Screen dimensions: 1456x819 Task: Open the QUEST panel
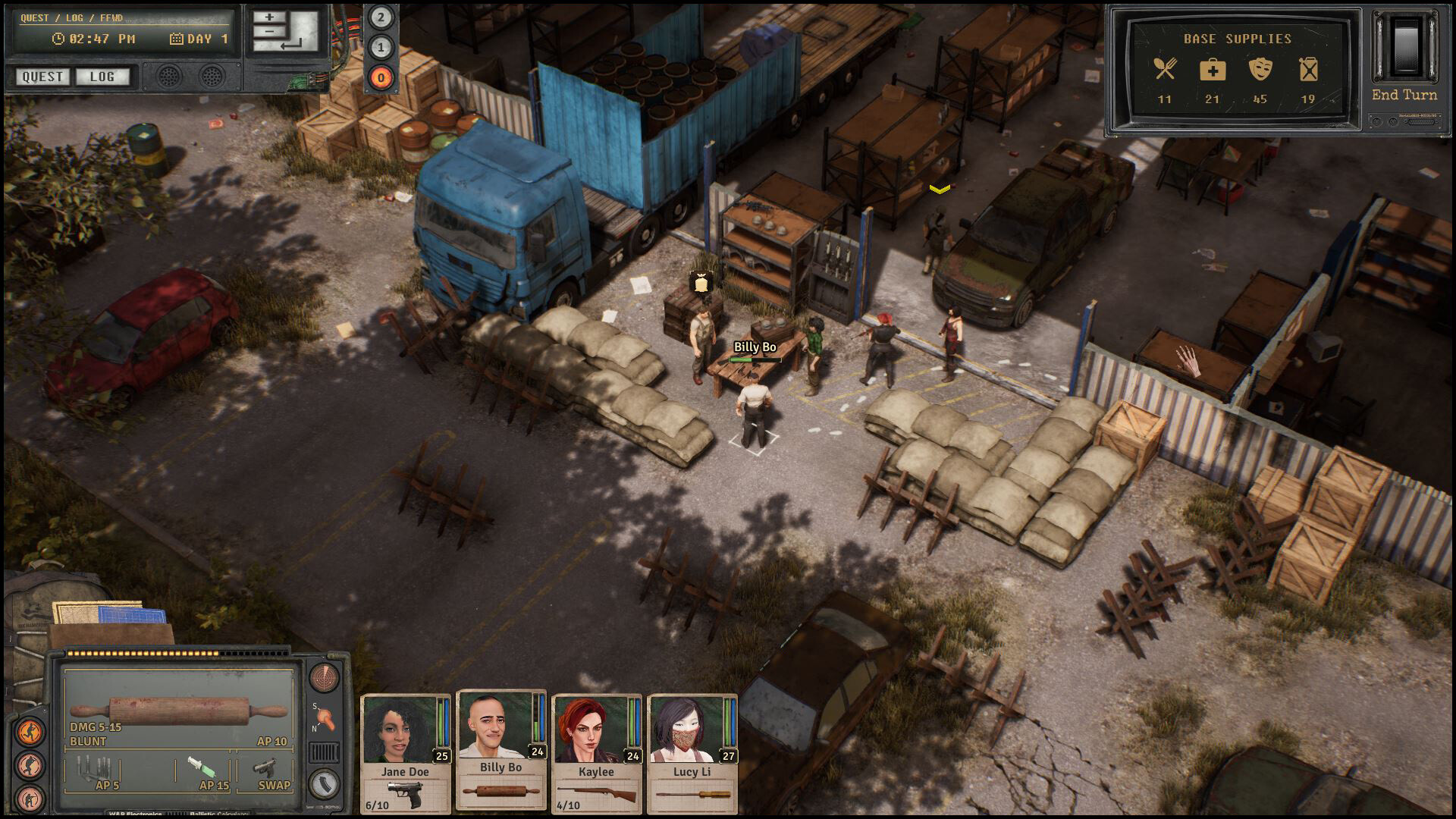42,77
